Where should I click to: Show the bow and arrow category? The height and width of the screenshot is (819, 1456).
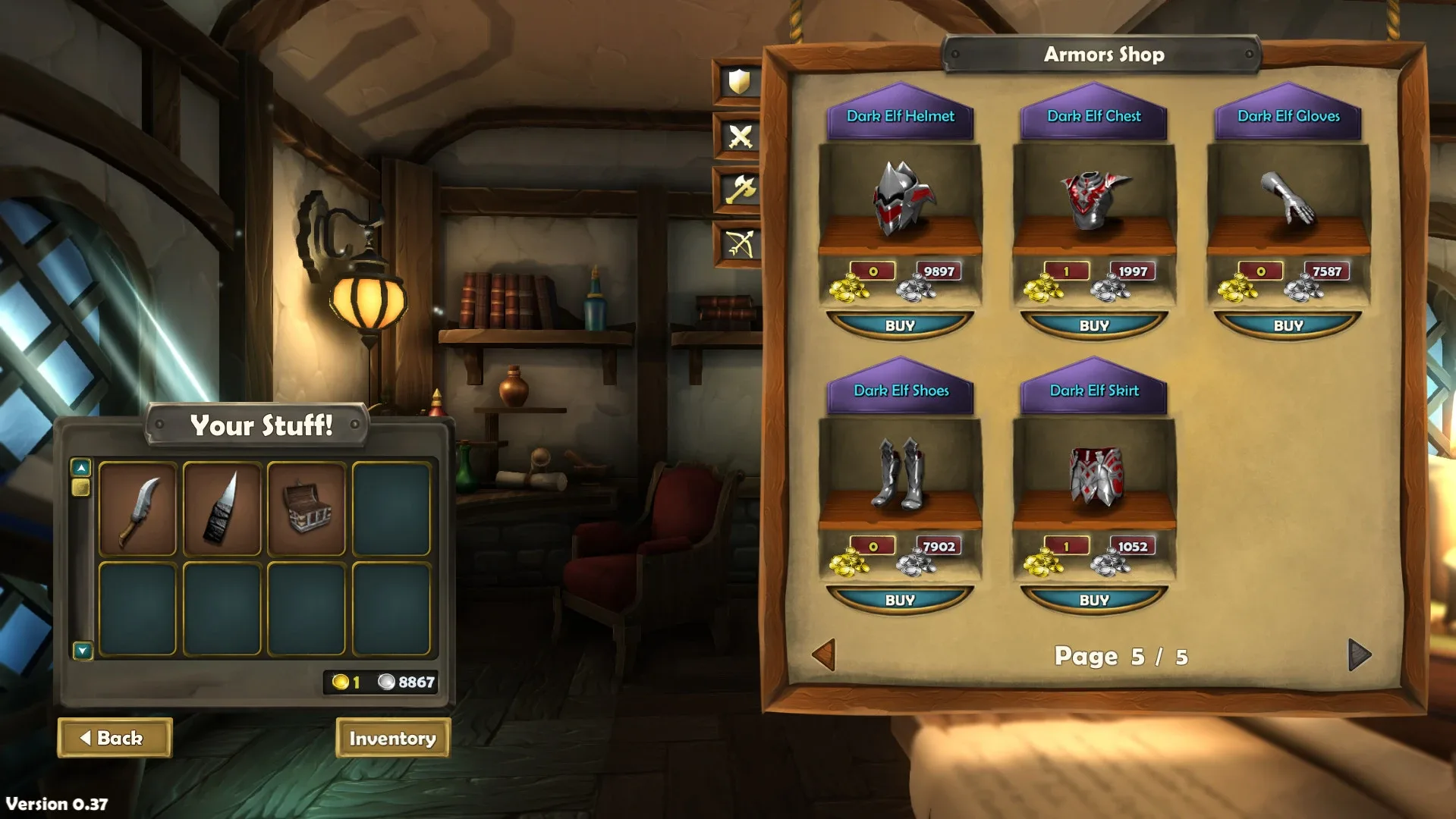tap(740, 244)
